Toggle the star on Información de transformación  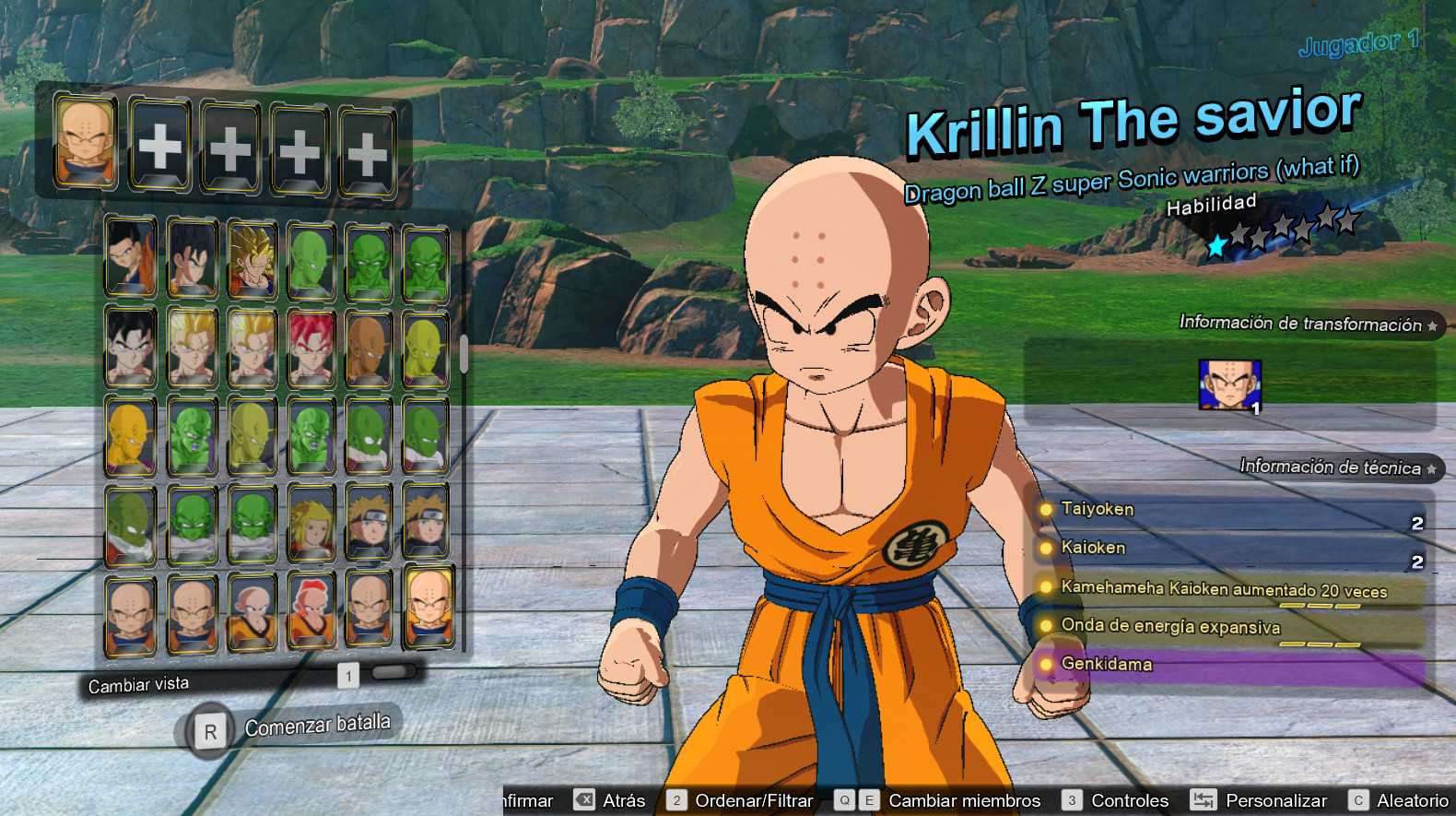pos(1433,325)
